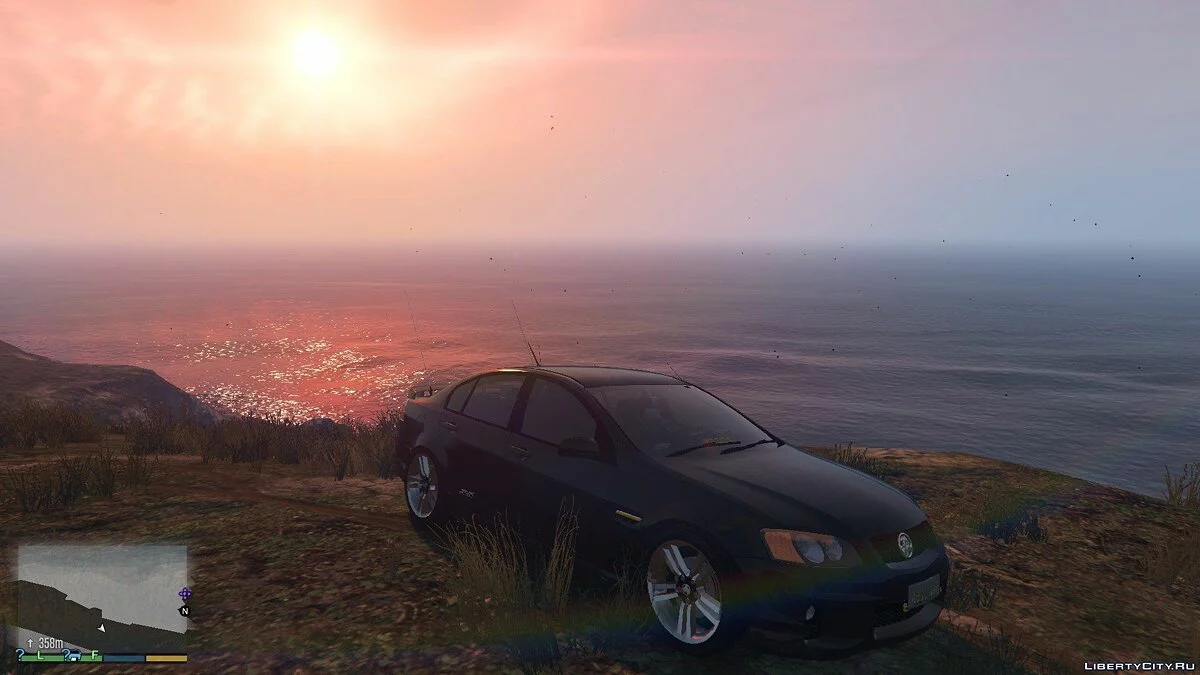
Task: Click the white player arrow on minimap
Action: click(101, 627)
